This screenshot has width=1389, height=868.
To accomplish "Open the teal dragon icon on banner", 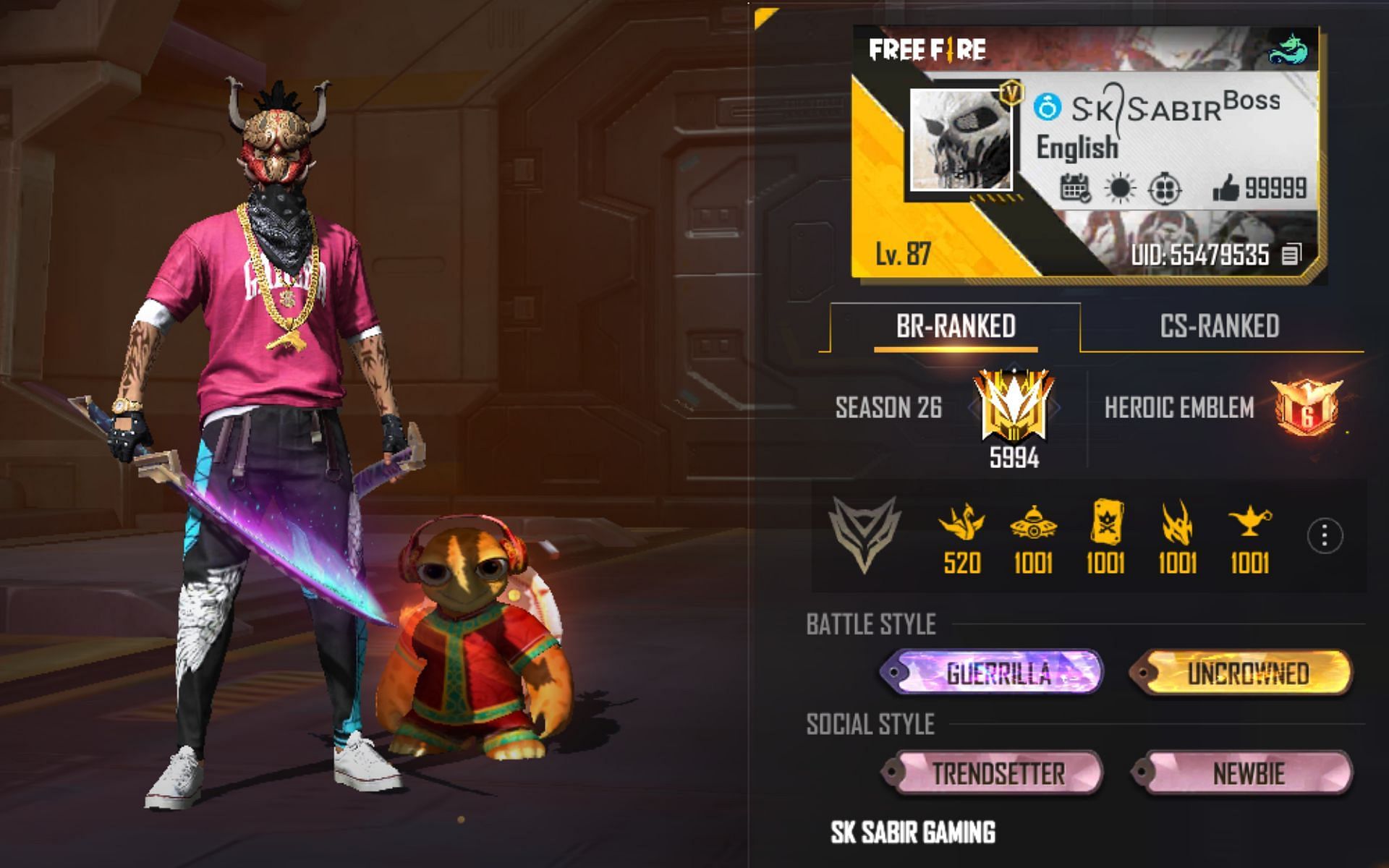I will click(1288, 50).
